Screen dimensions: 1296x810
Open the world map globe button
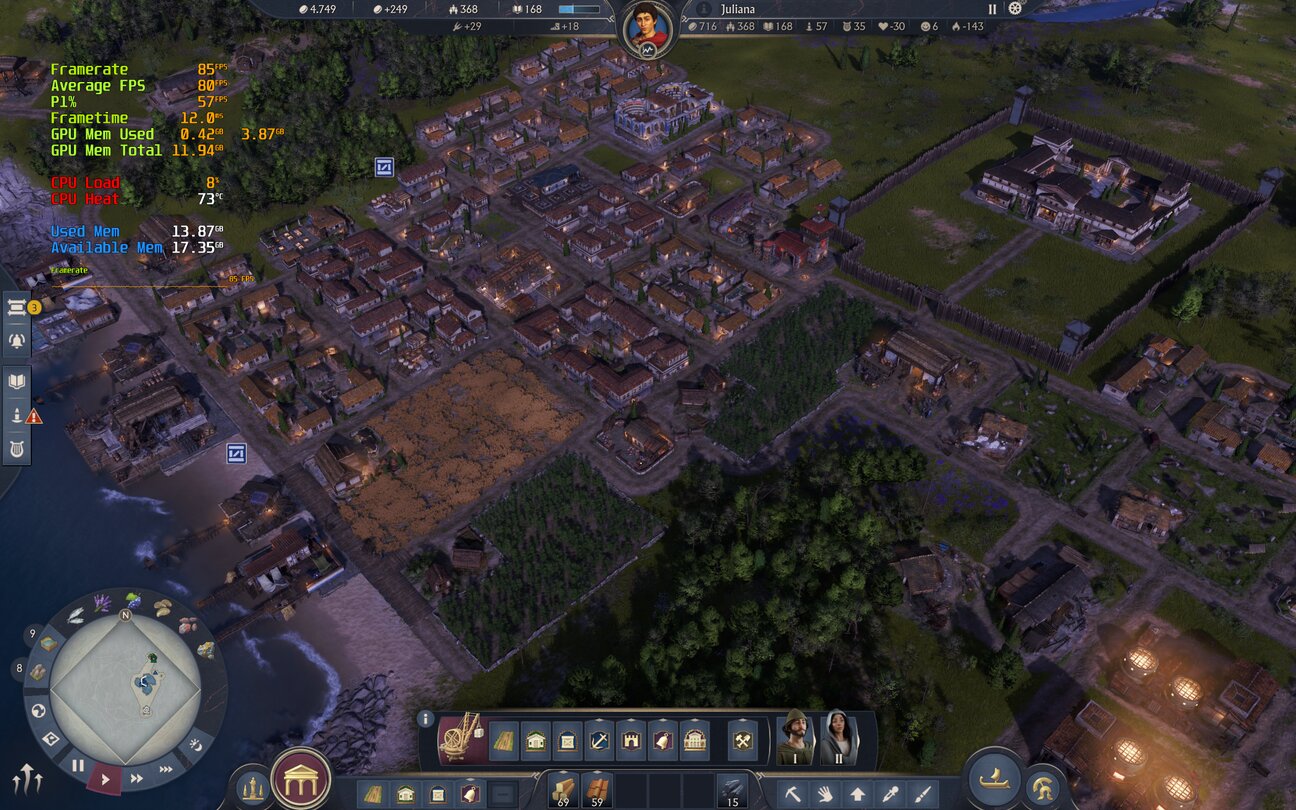coord(38,711)
